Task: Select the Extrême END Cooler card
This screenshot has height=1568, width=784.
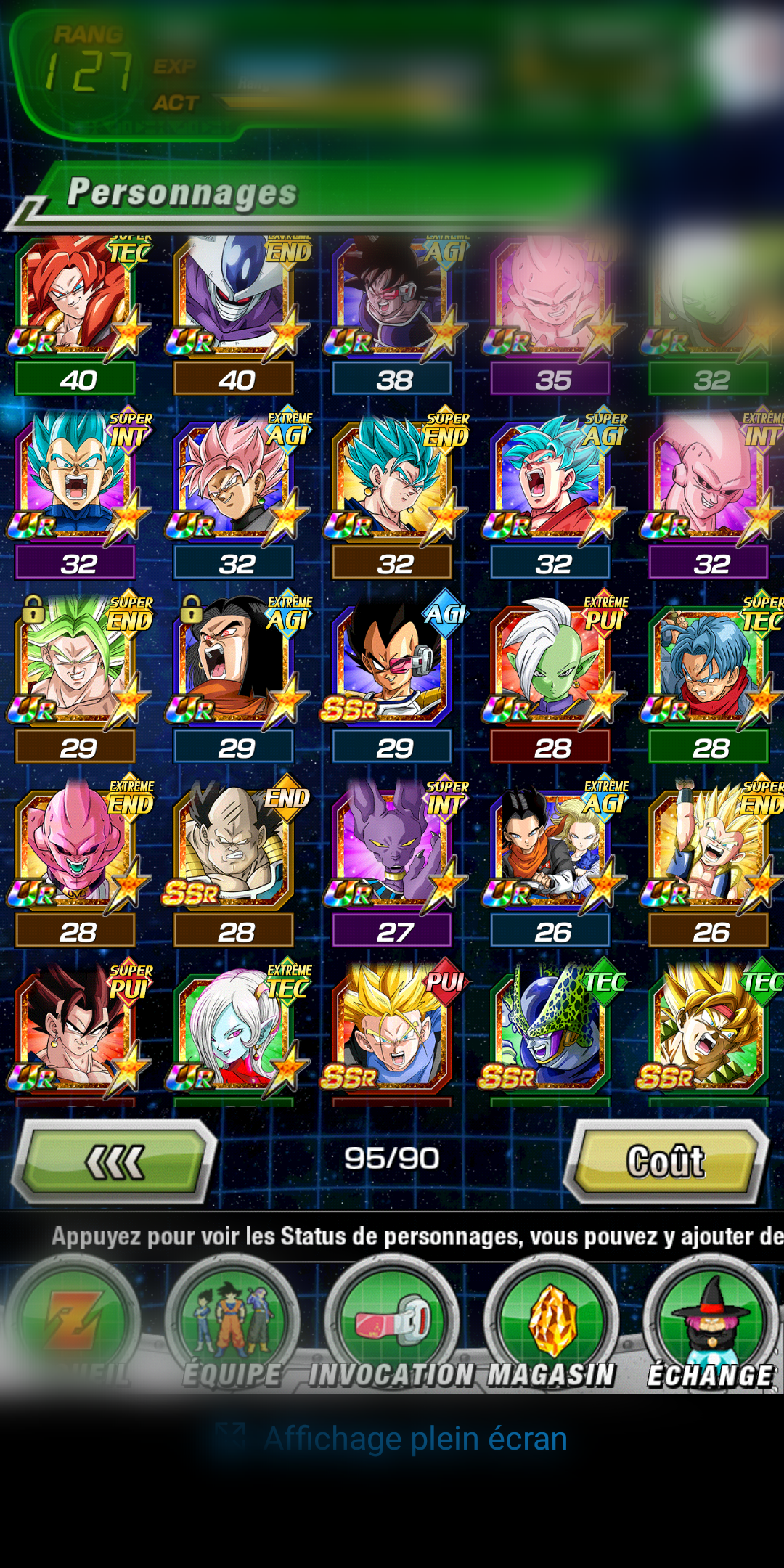Action: click(x=234, y=298)
